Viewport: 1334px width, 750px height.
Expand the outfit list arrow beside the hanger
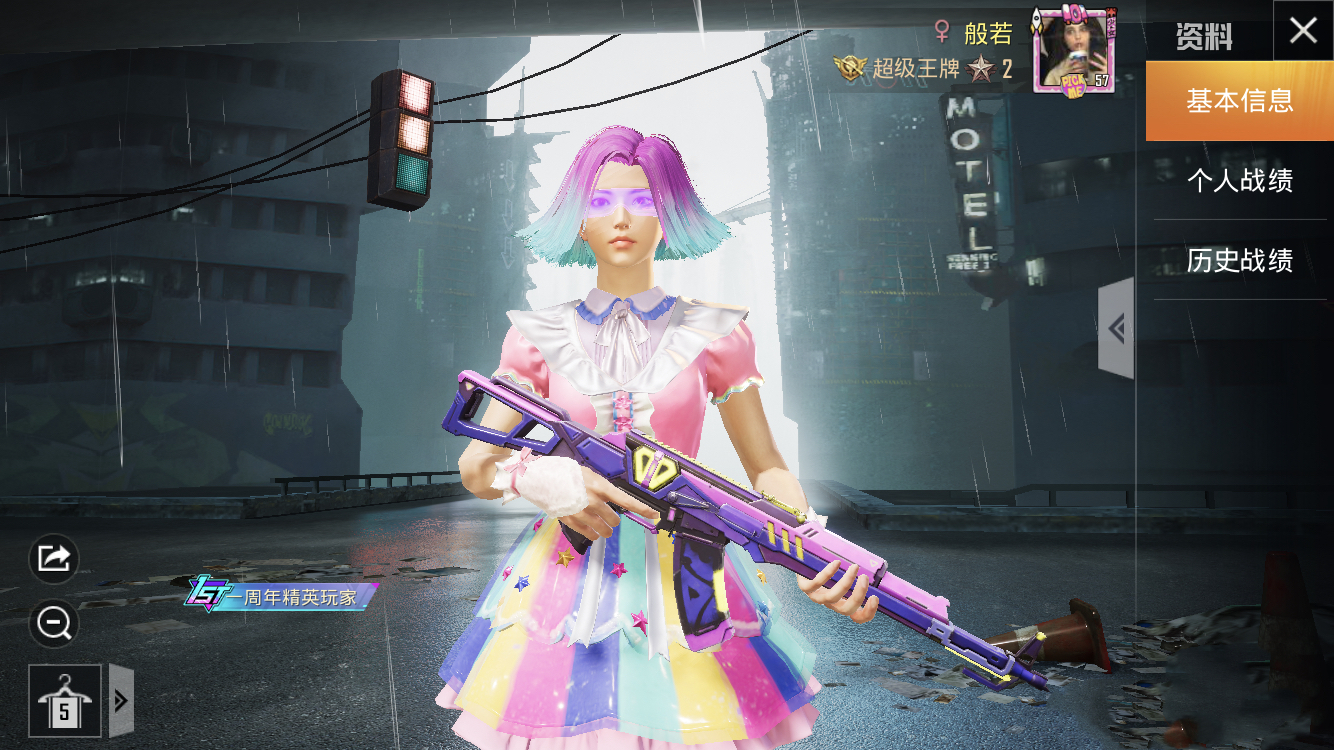click(121, 700)
